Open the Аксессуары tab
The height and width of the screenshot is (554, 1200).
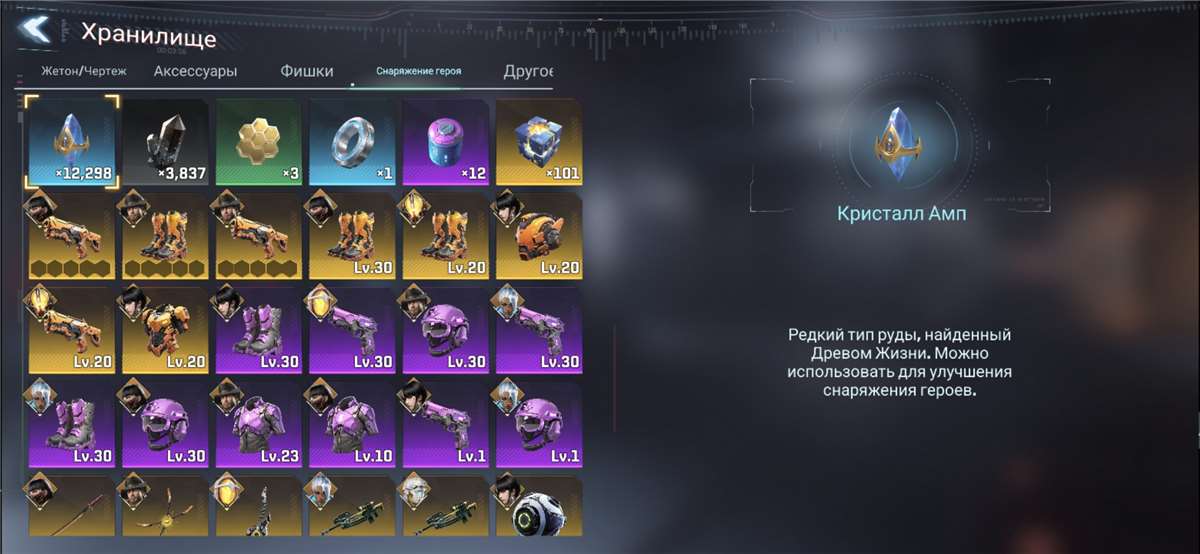click(x=195, y=72)
